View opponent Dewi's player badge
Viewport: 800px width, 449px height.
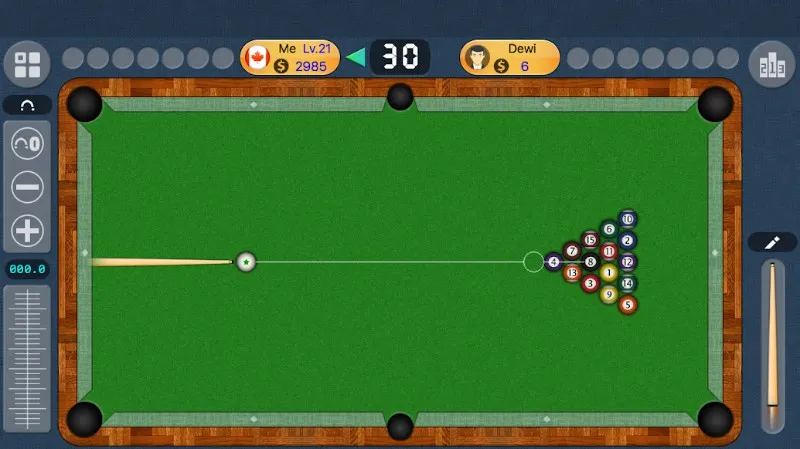point(509,57)
